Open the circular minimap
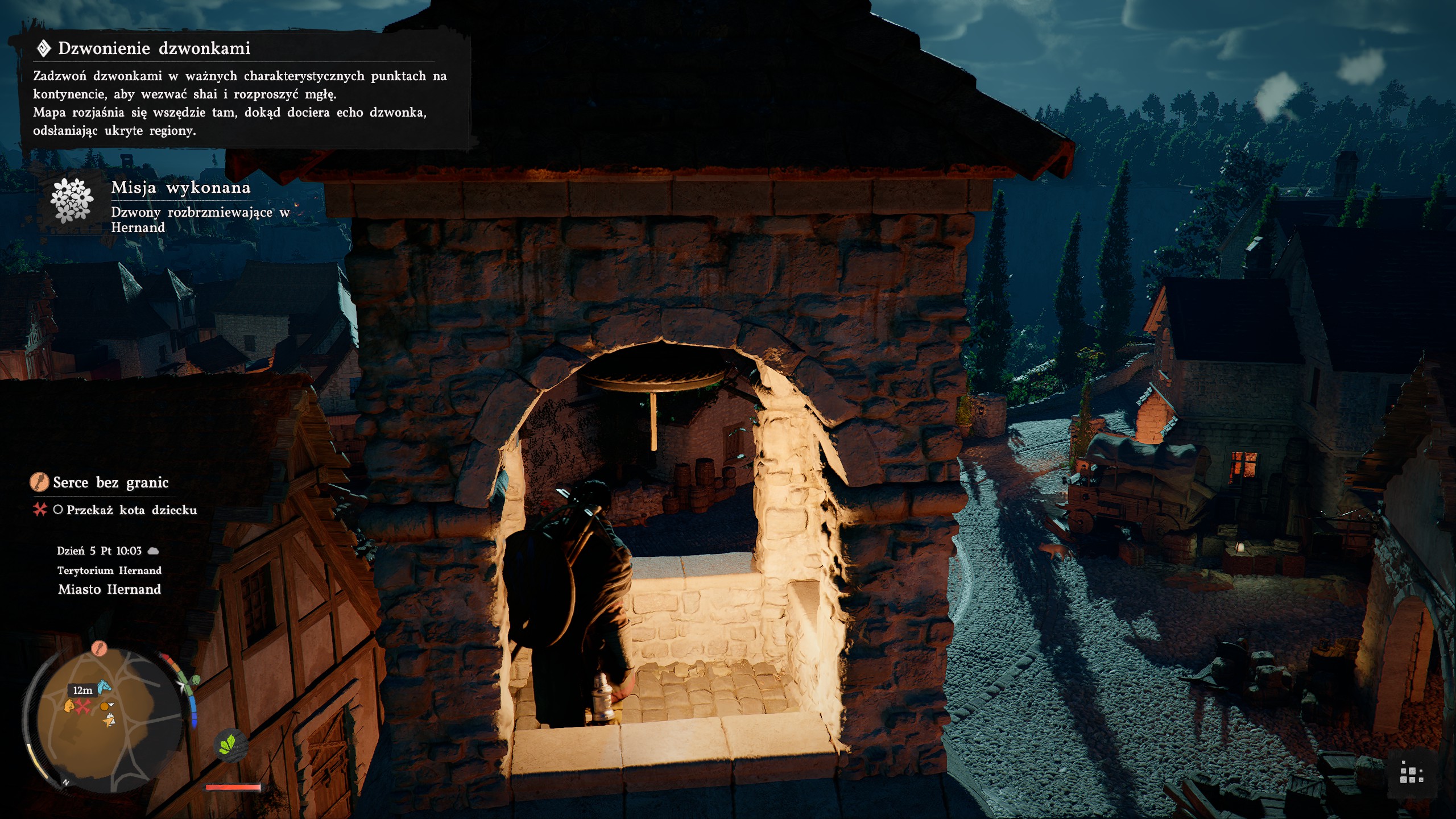The image size is (1456, 819). pos(108,721)
